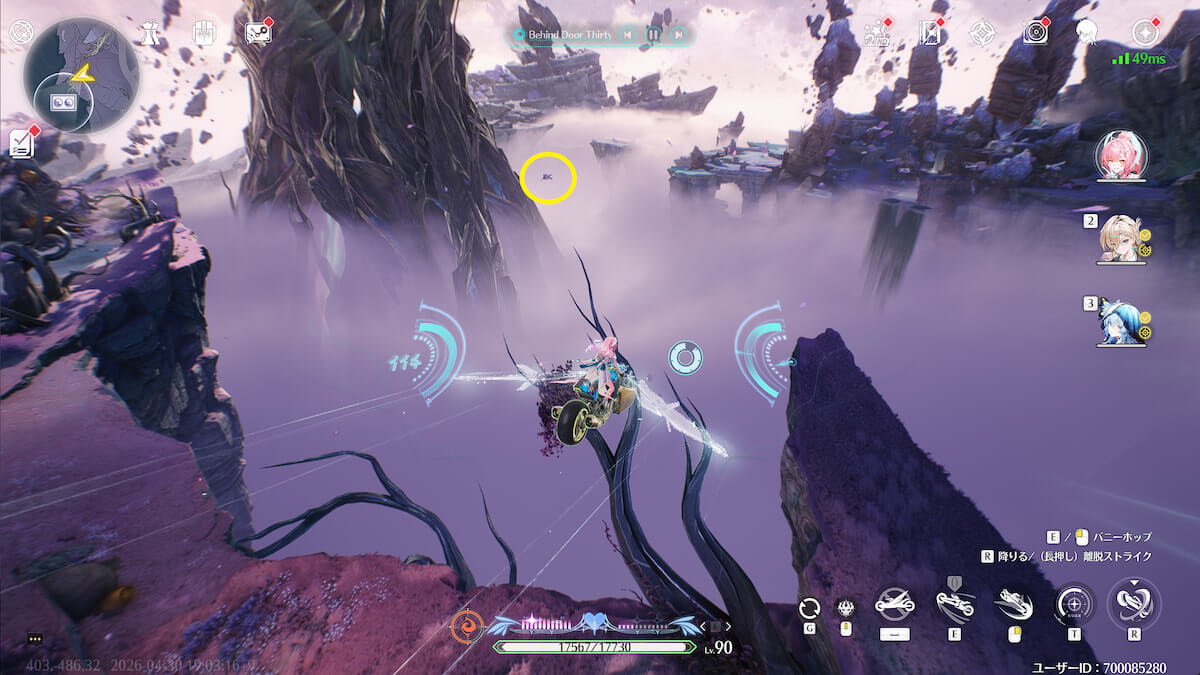The width and height of the screenshot is (1200, 675).
Task: Open the 2nd anniversary event icon
Action: tap(877, 33)
